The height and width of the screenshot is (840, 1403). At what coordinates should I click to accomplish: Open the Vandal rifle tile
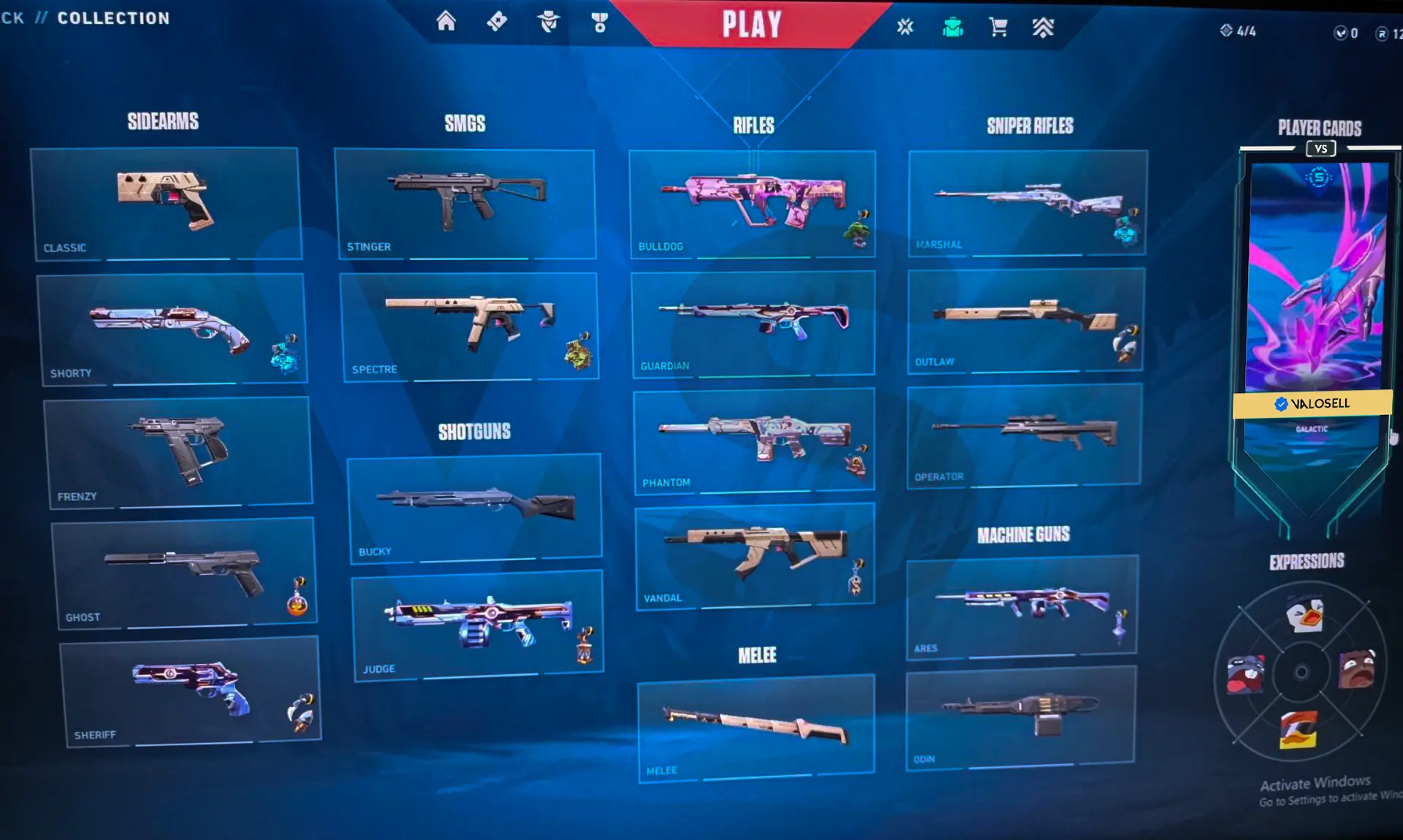pos(755,556)
